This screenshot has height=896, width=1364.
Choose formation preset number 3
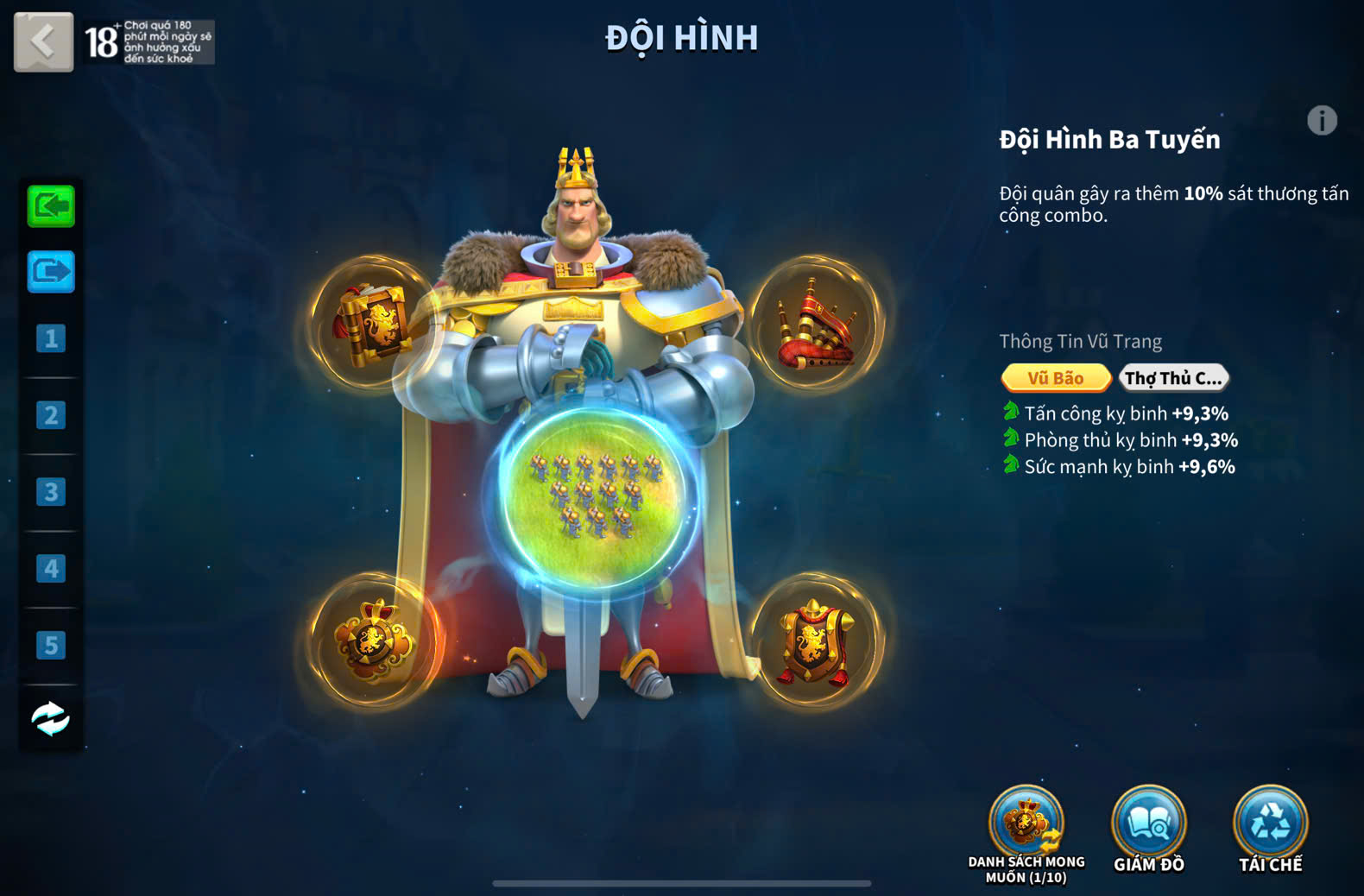pyautogui.click(x=51, y=492)
